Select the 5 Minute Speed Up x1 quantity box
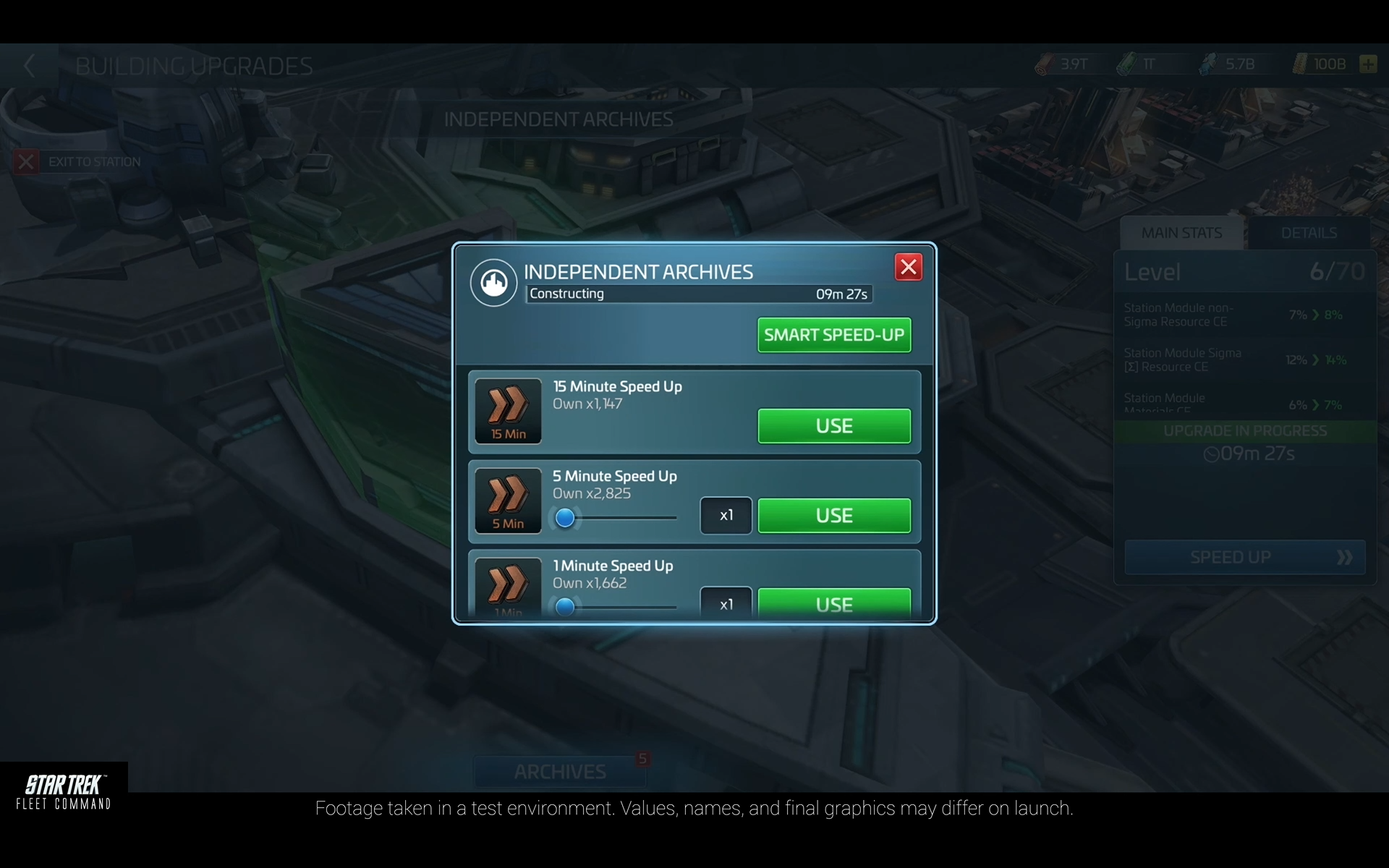The width and height of the screenshot is (1389, 868). 726,516
